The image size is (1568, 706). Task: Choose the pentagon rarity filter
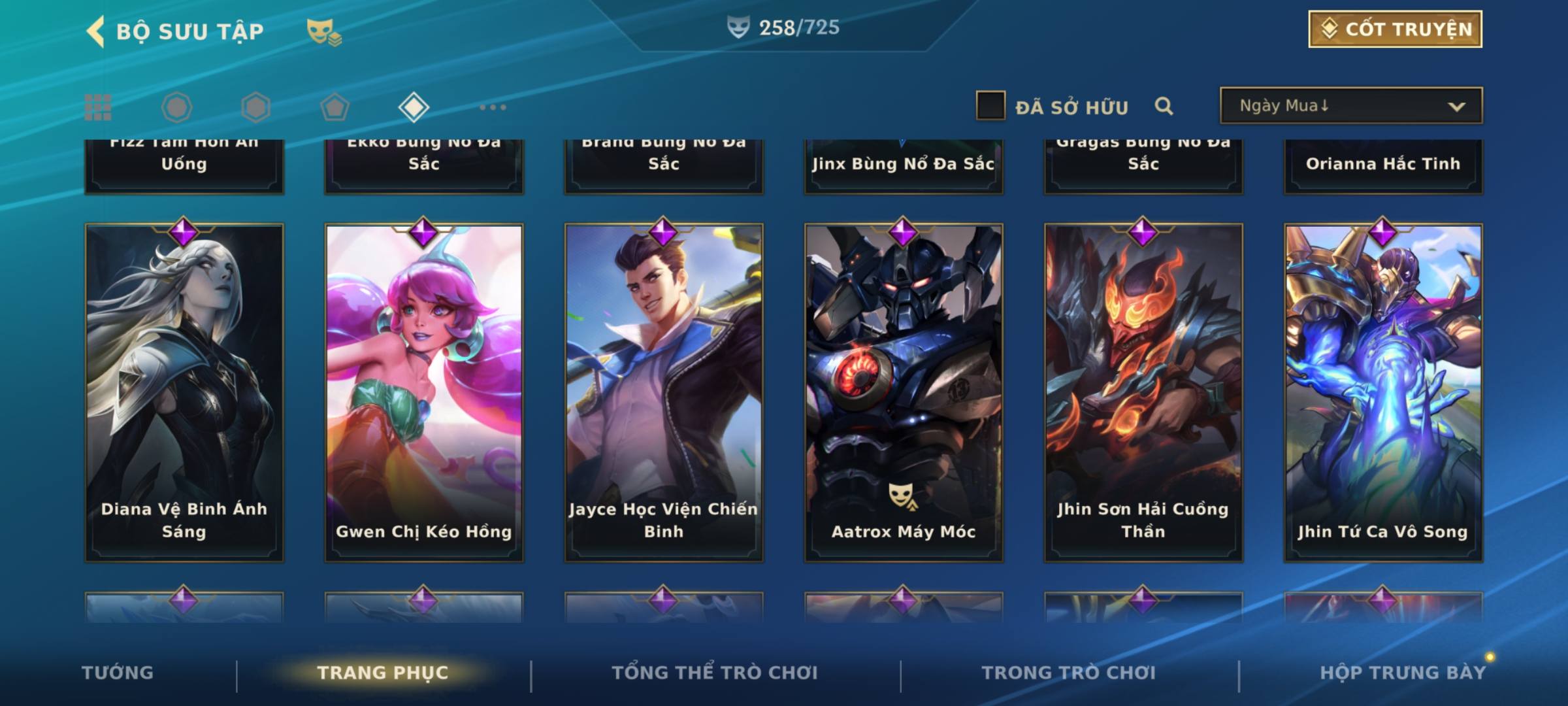[x=335, y=107]
